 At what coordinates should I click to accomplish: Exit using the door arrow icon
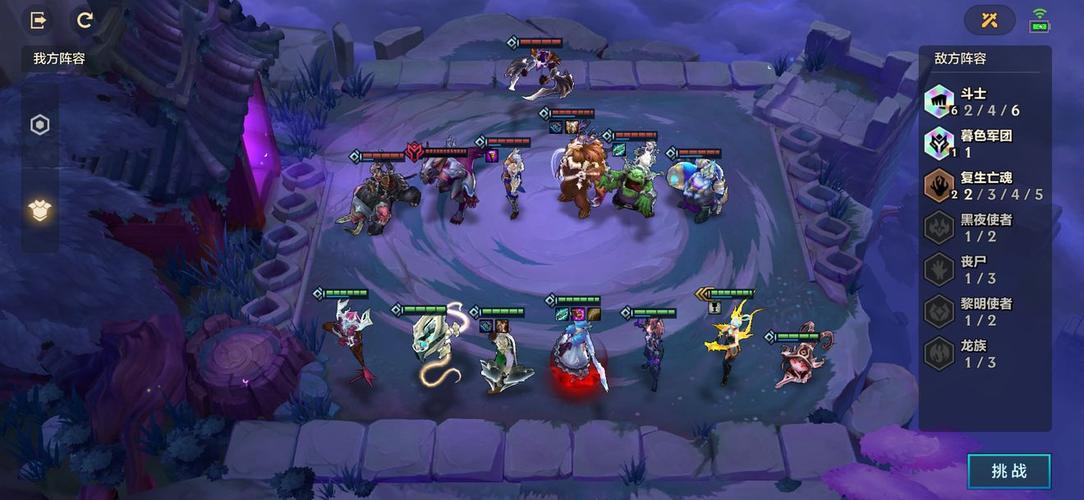39,20
